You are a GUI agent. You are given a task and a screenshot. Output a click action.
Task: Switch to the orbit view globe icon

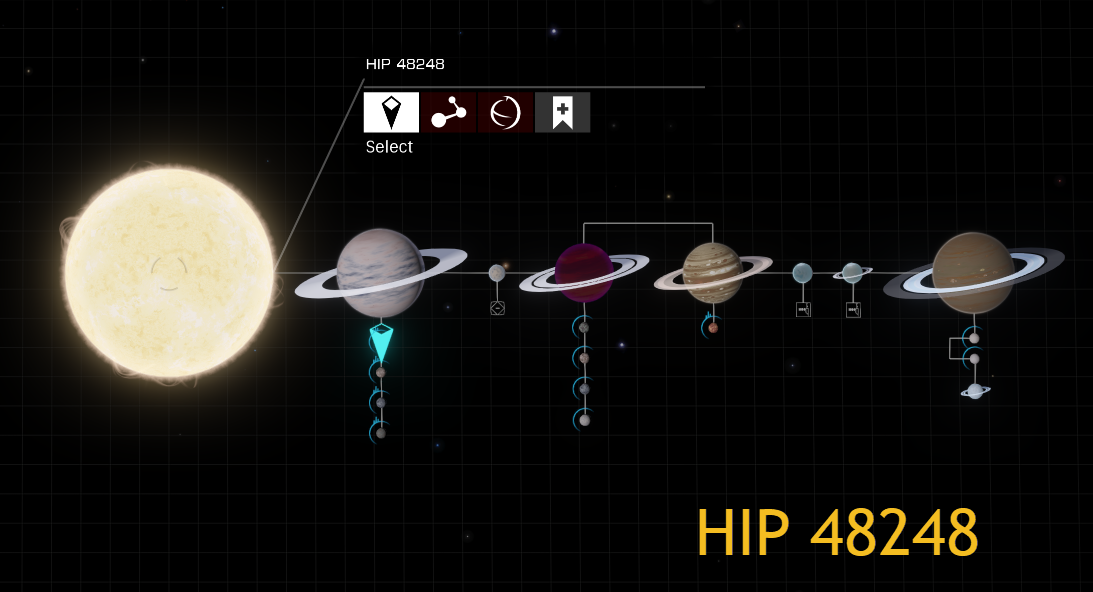pyautogui.click(x=505, y=112)
